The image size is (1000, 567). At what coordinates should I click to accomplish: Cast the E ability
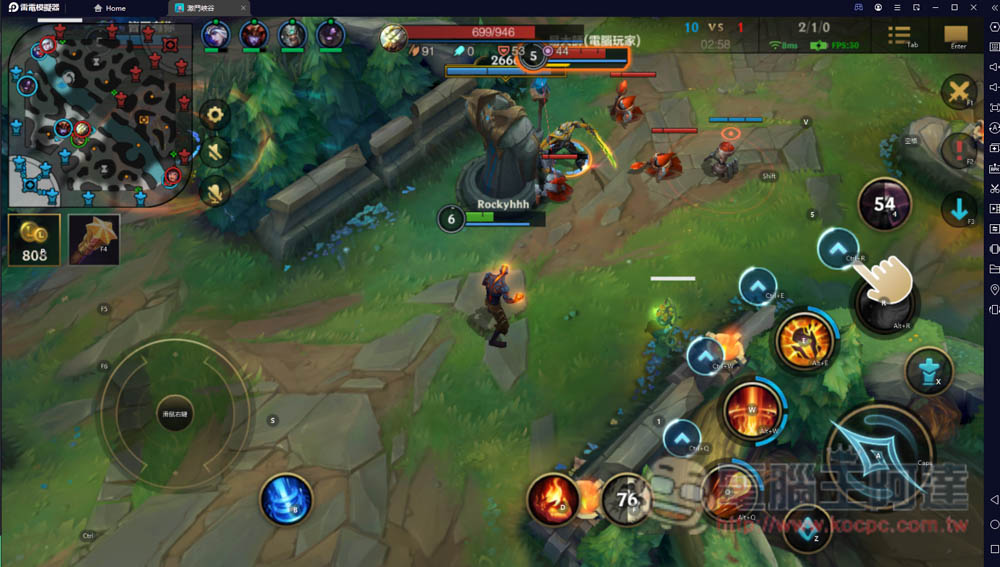(x=806, y=342)
